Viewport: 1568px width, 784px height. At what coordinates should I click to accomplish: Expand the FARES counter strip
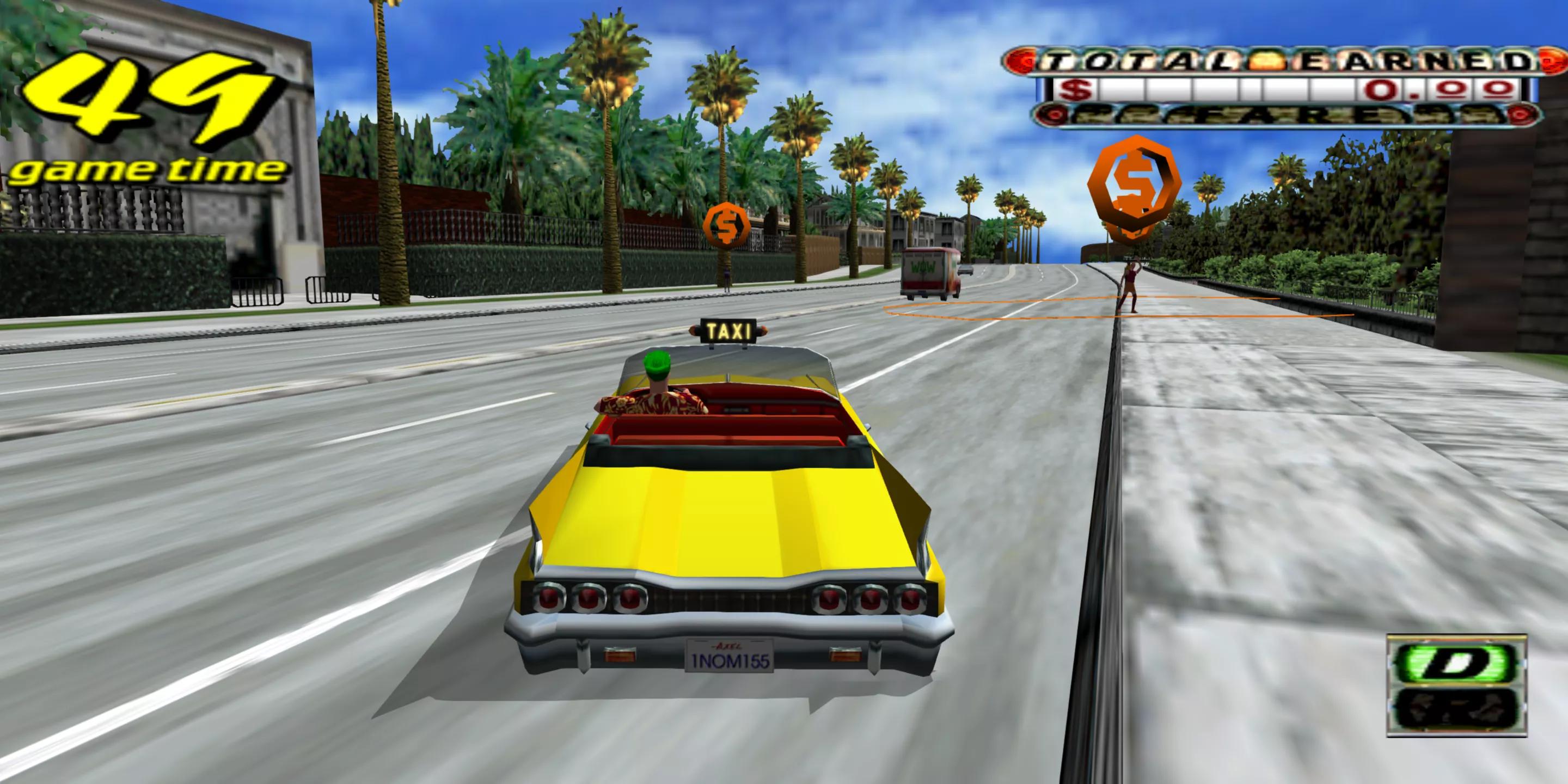point(1278,115)
